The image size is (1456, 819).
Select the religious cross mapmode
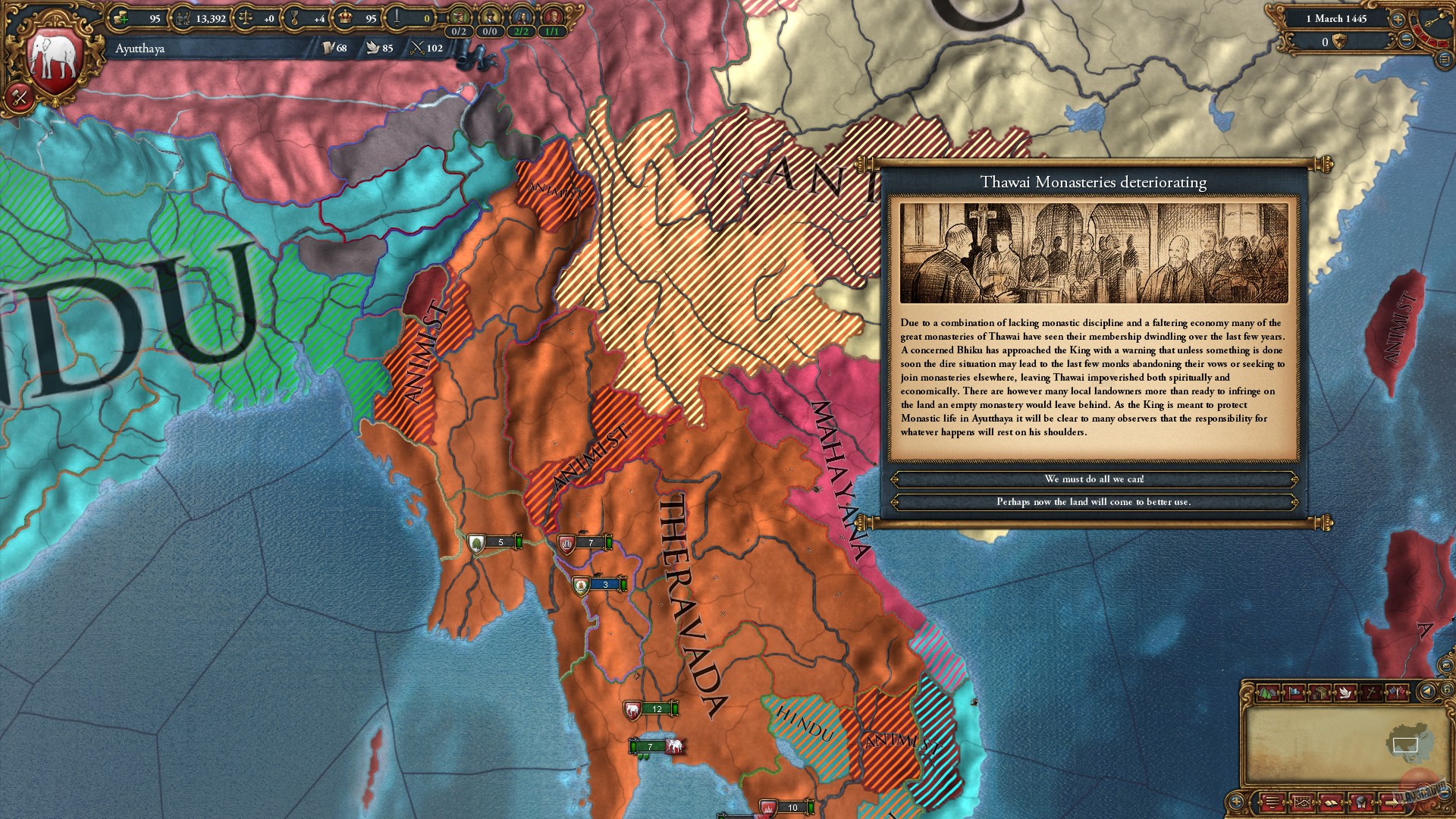coord(1371,693)
